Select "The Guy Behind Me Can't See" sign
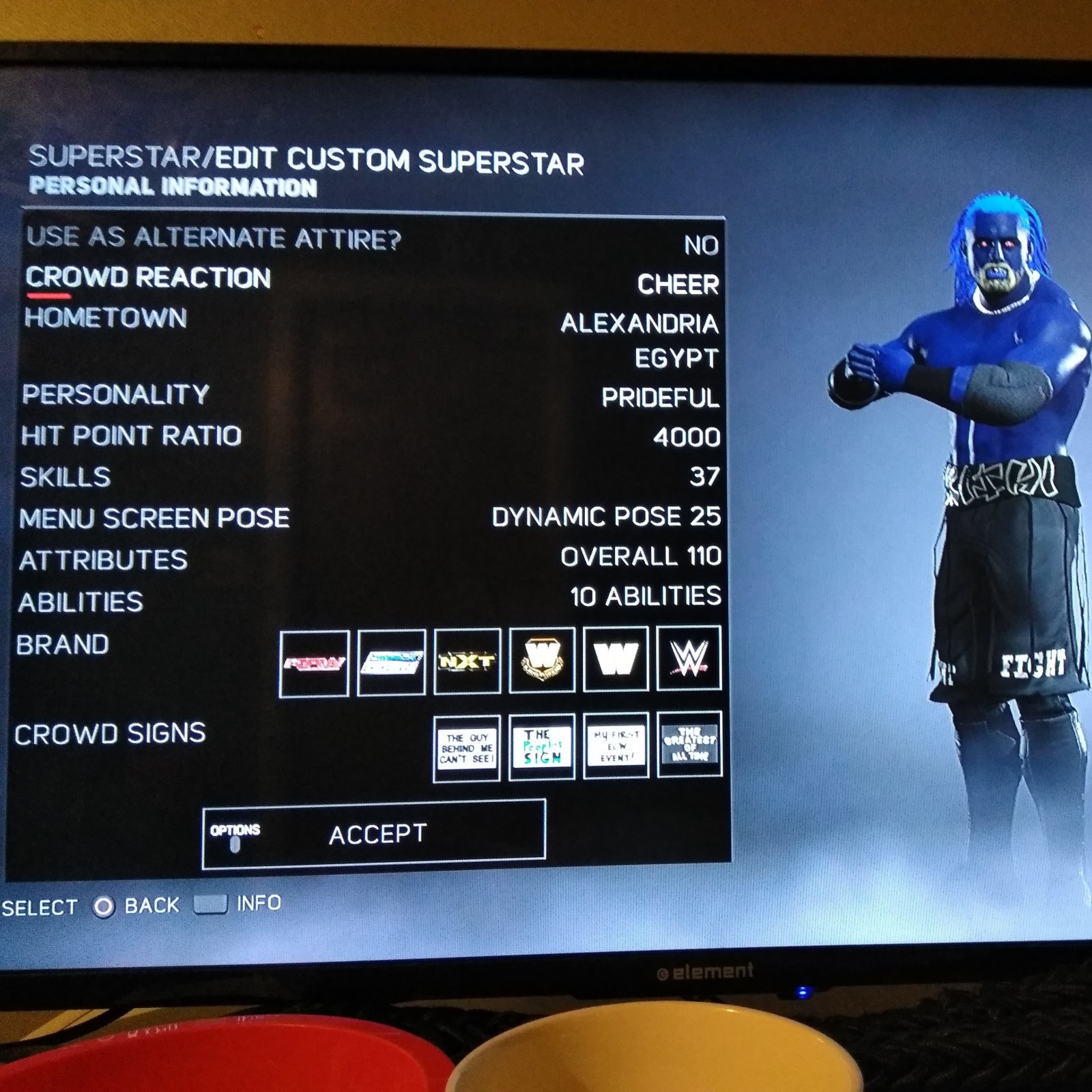Image resolution: width=1092 pixels, height=1092 pixels. (467, 748)
